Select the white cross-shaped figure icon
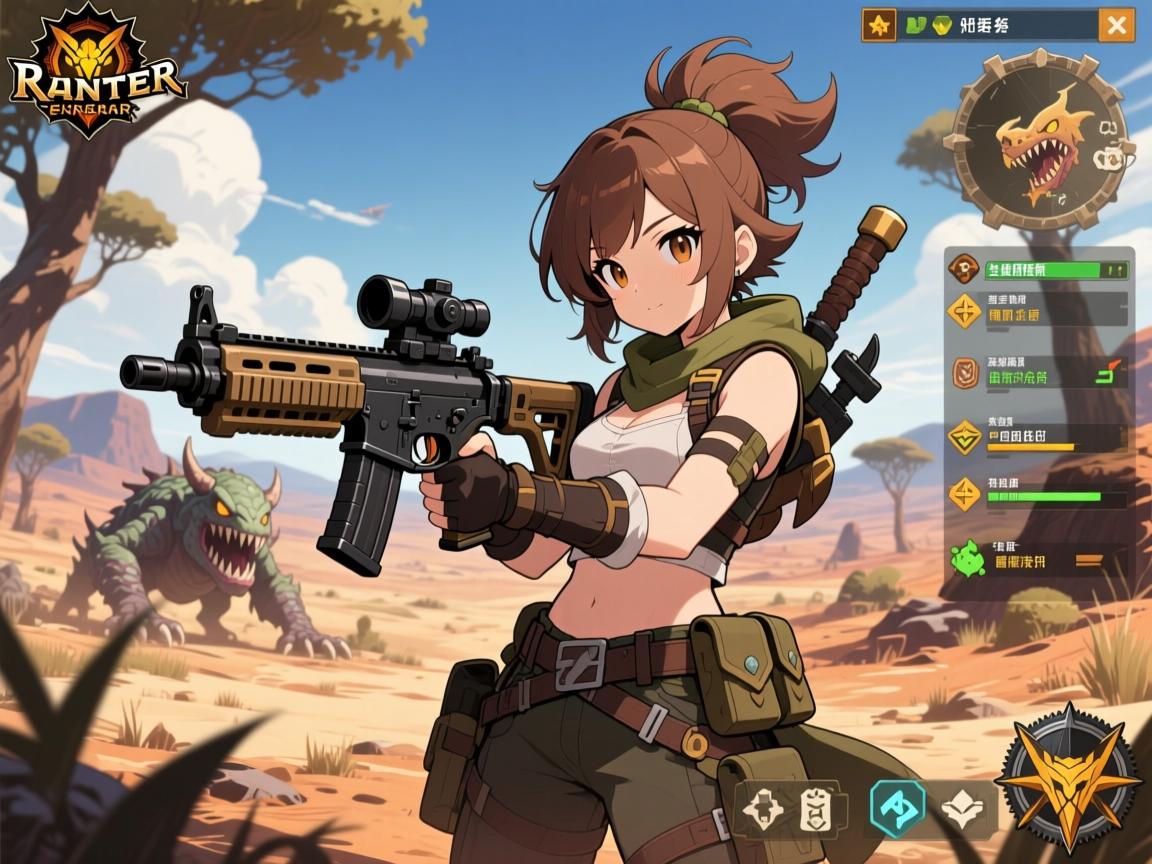This screenshot has height=864, width=1152. coord(764,810)
